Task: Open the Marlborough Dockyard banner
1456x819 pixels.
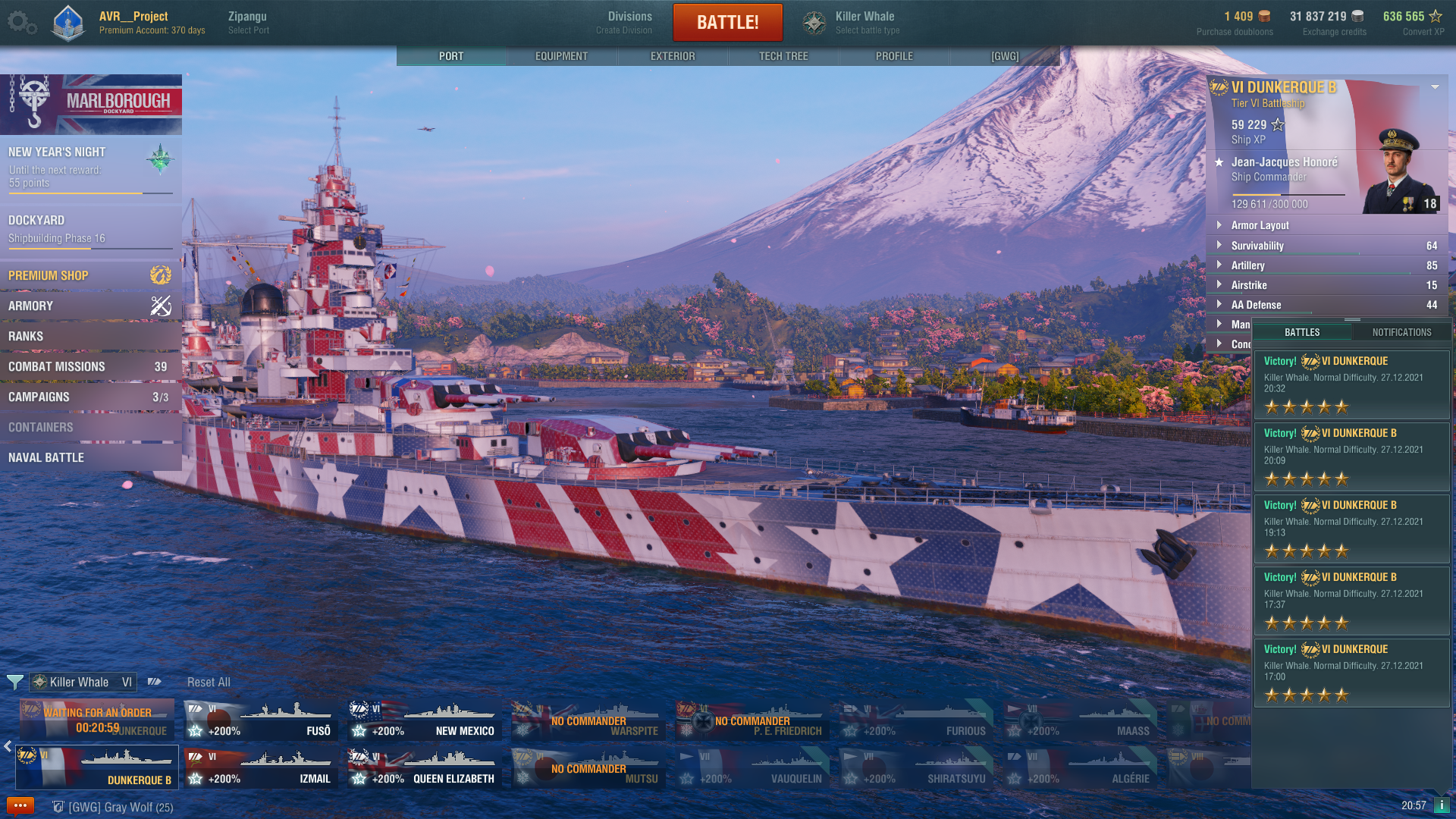Action: pos(91,104)
